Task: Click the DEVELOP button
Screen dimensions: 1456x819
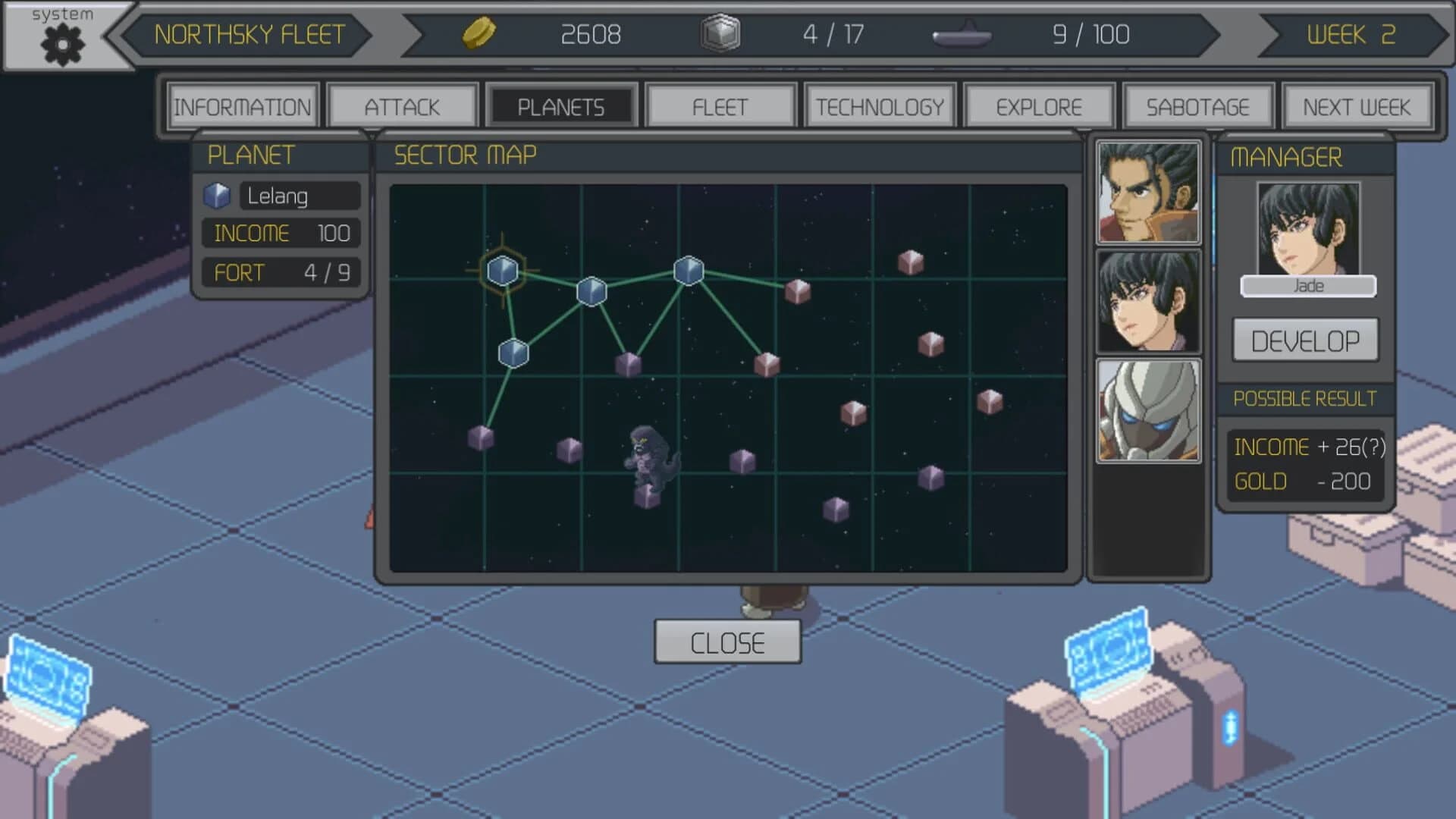Action: (1306, 340)
